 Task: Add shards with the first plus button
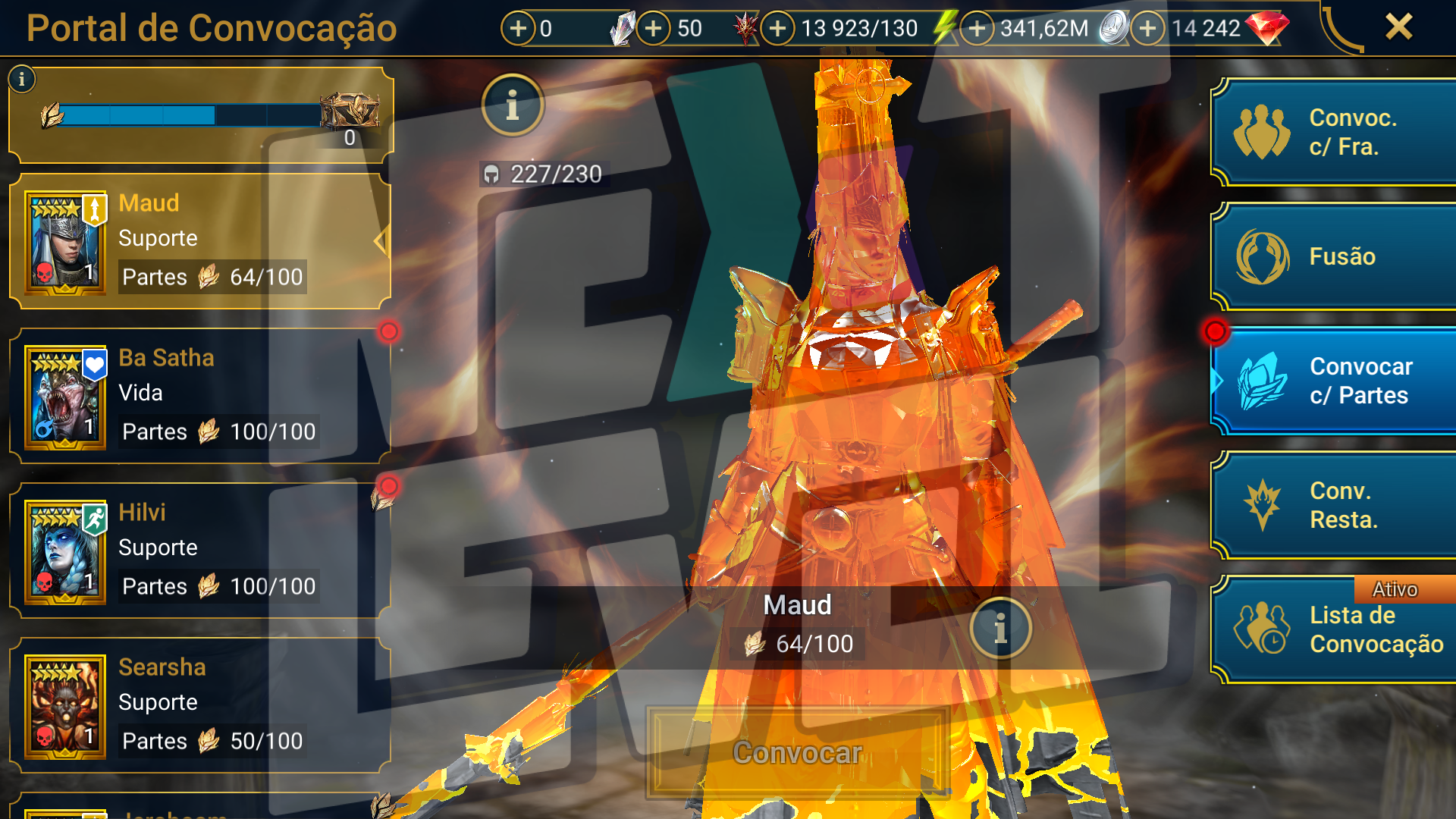518,29
